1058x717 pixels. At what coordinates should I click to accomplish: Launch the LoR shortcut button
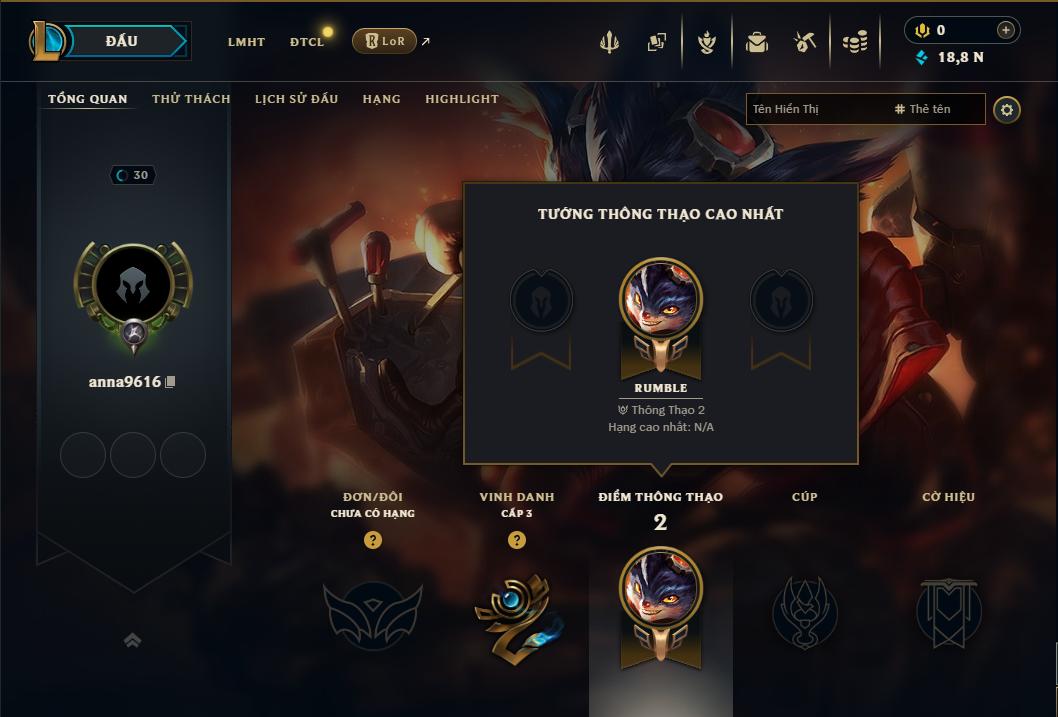pos(384,41)
